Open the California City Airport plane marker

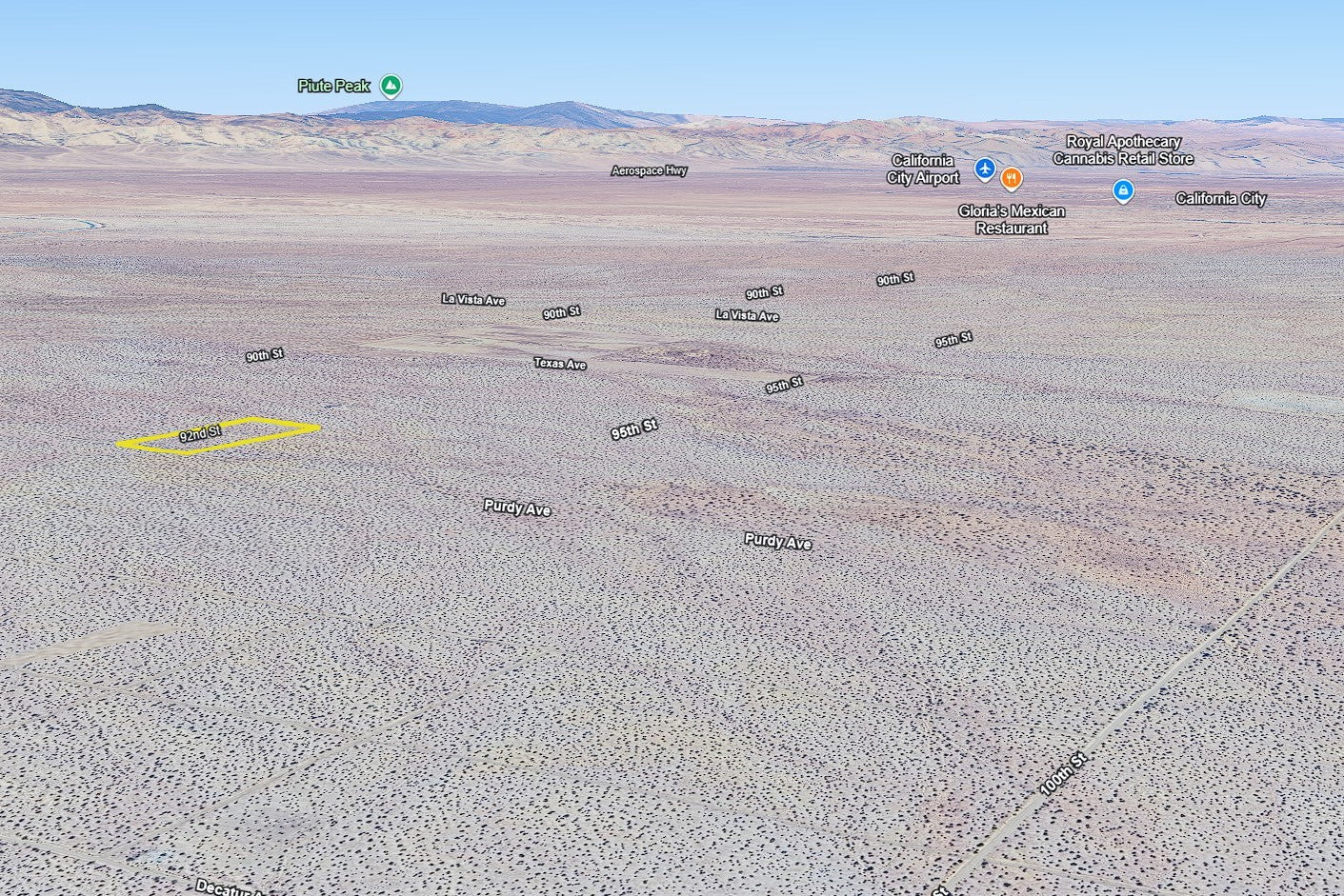985,169
